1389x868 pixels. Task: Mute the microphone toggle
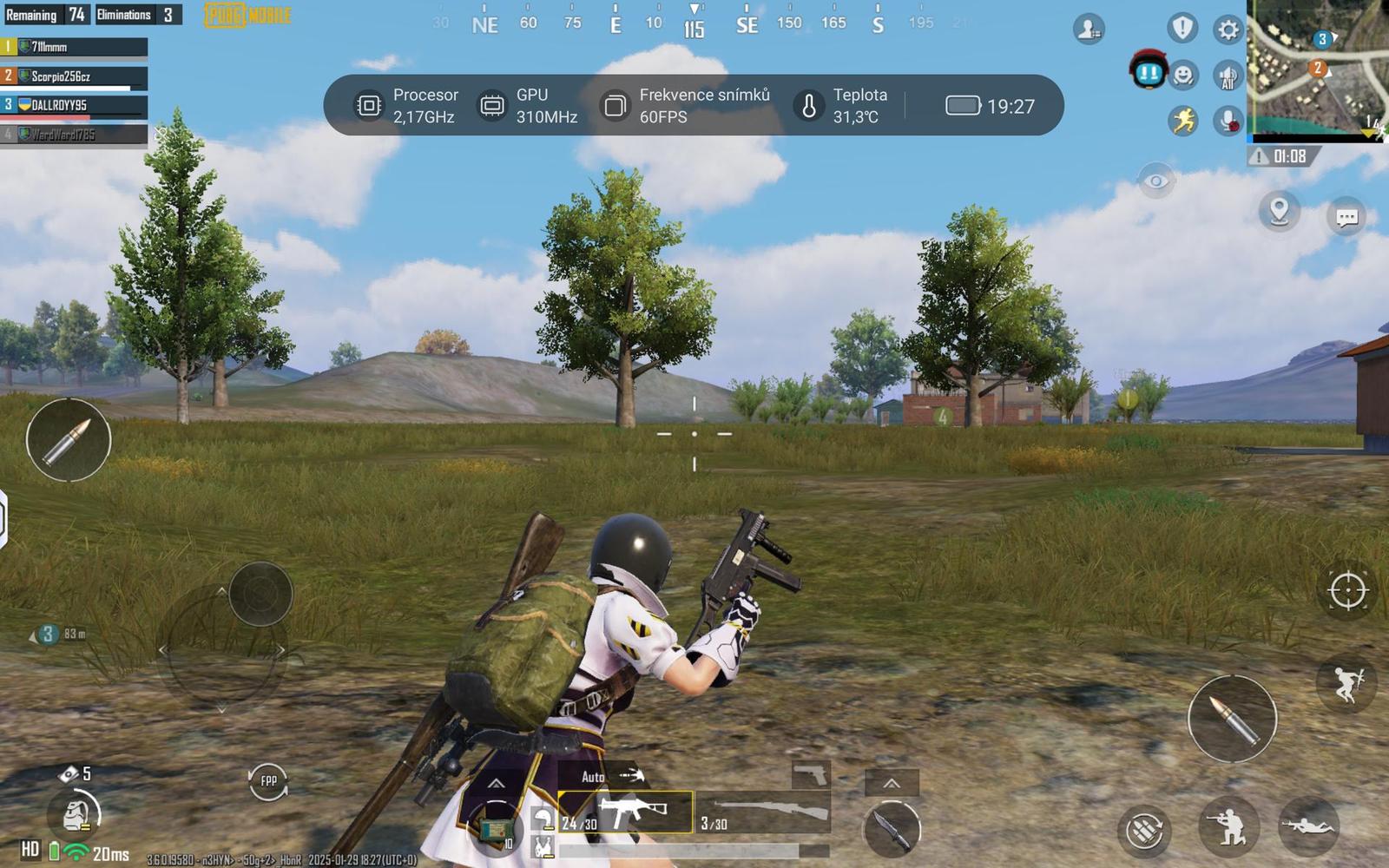pyautogui.click(x=1228, y=122)
